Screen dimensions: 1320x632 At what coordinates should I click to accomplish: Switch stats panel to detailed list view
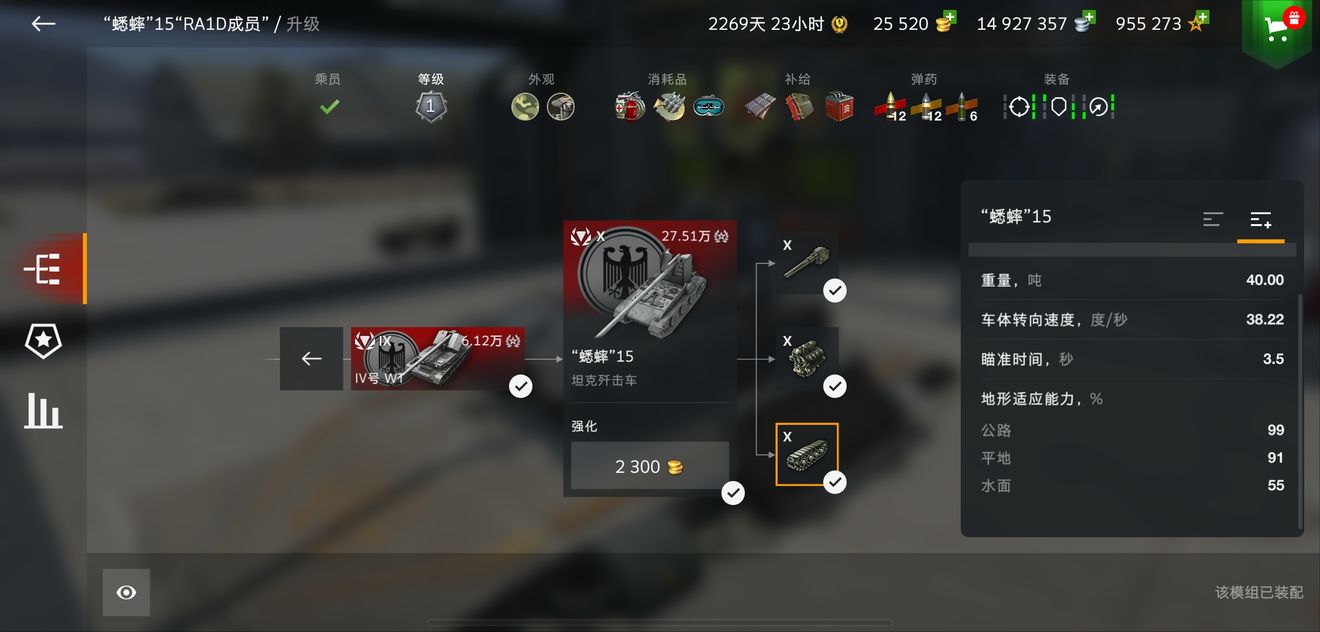pos(1260,219)
